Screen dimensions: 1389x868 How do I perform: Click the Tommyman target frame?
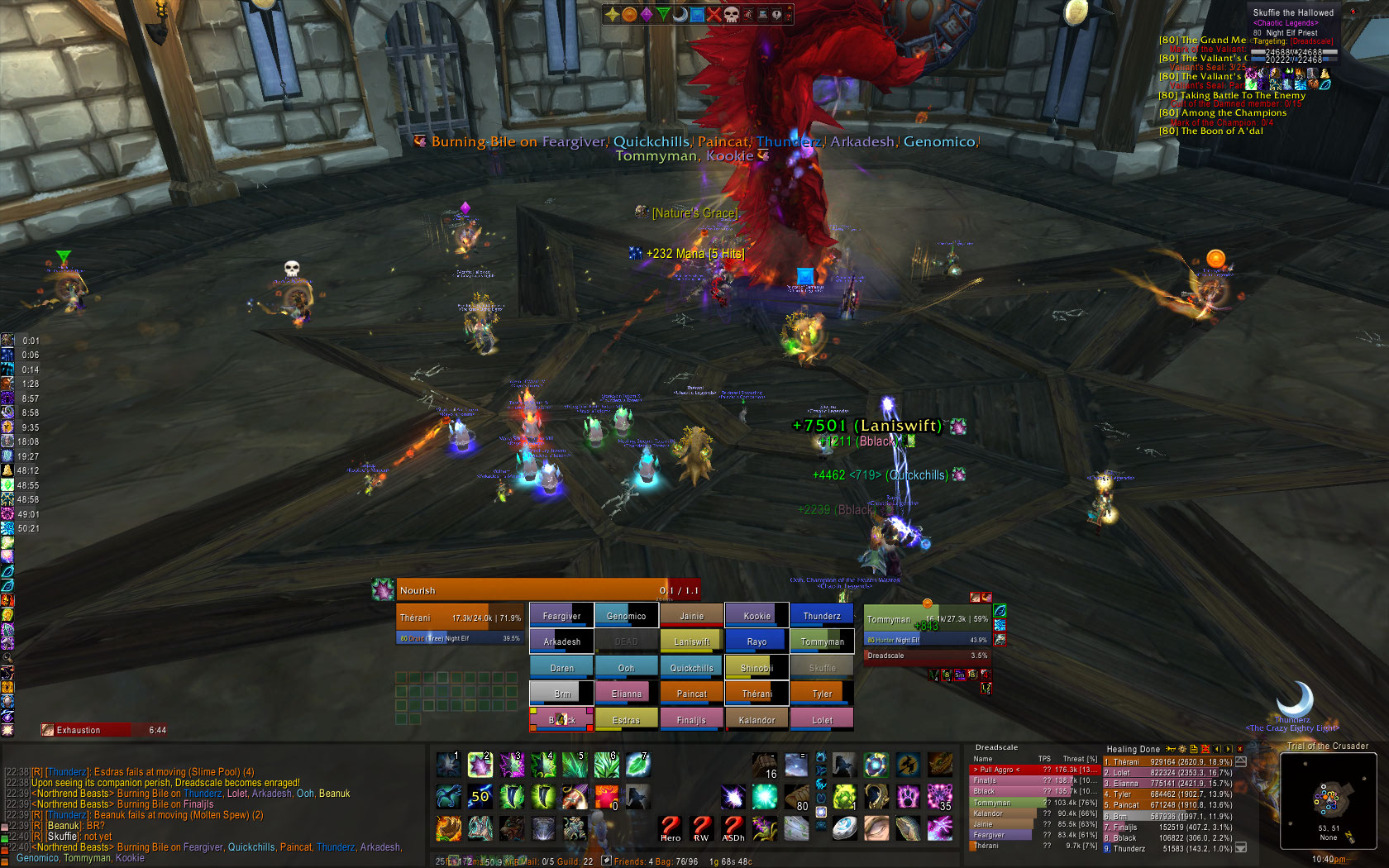[927, 619]
